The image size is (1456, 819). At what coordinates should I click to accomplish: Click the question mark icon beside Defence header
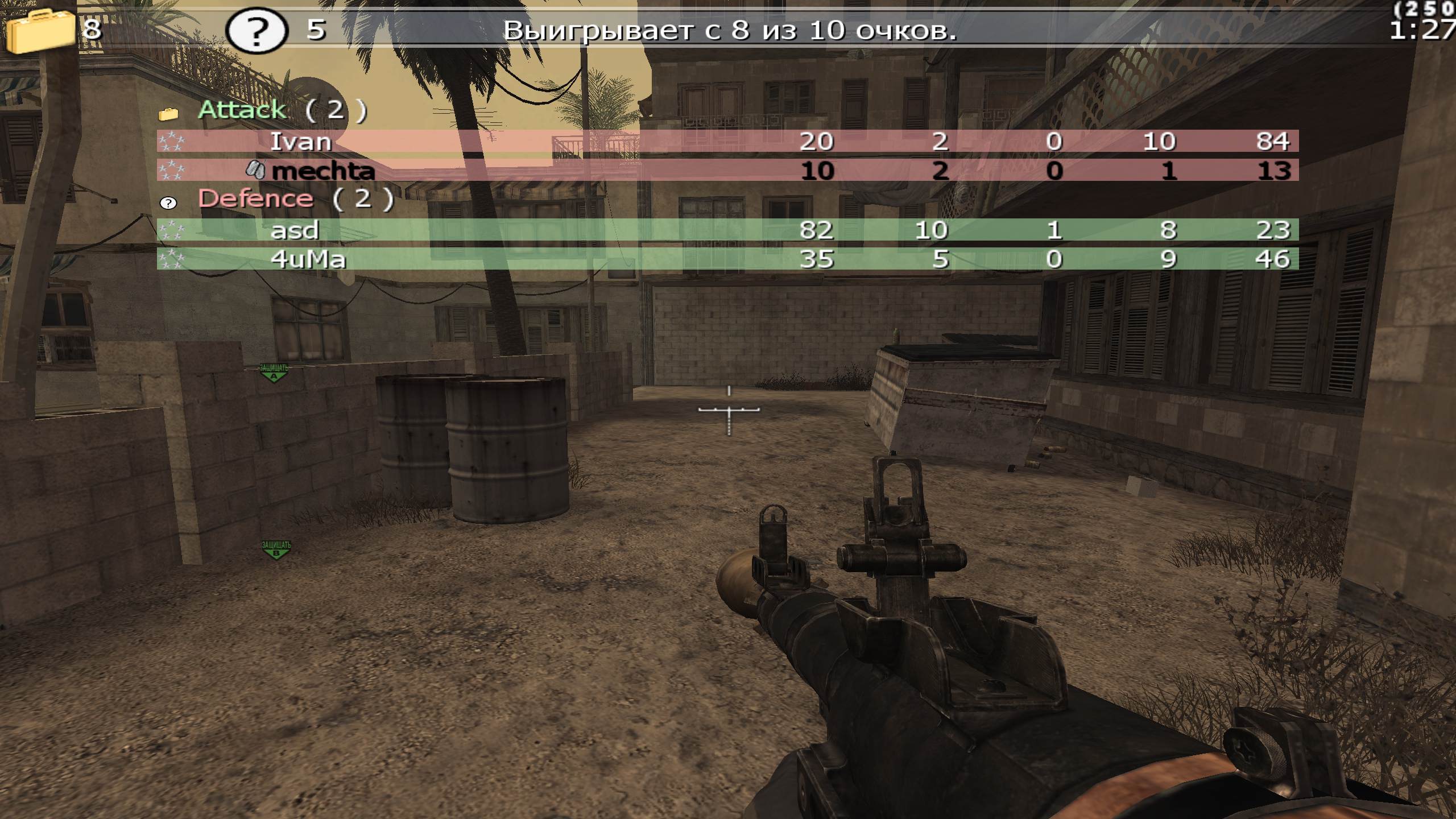pos(168,202)
